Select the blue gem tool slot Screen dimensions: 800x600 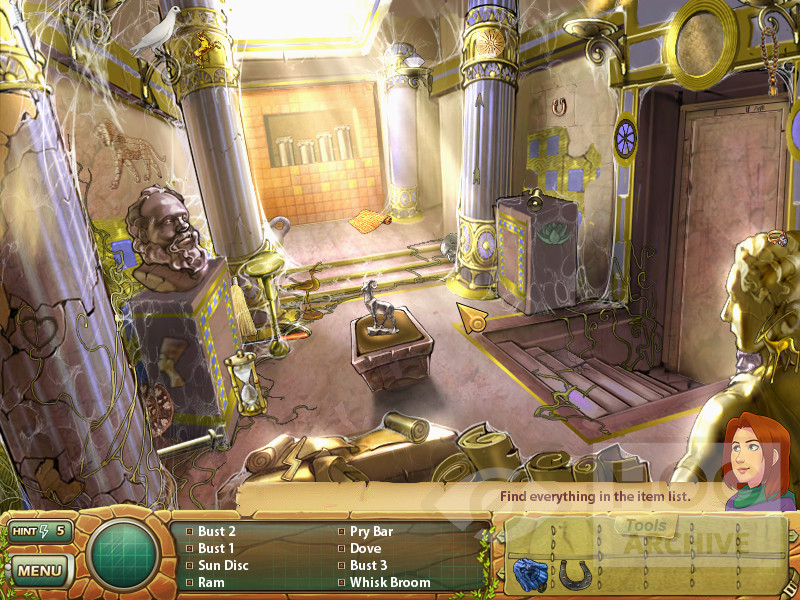click(x=528, y=574)
